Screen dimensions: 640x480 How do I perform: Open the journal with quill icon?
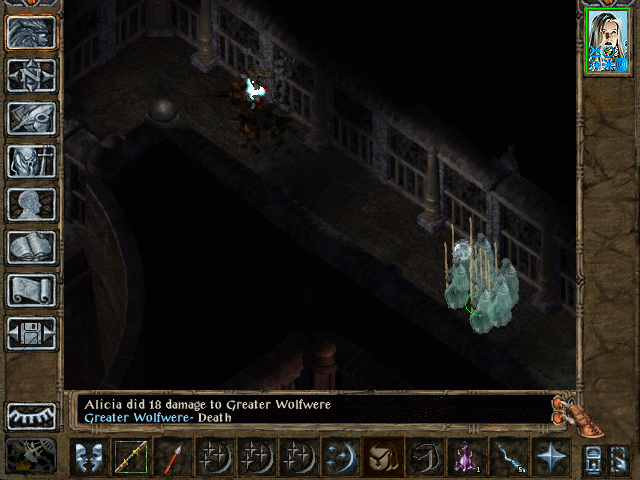click(x=31, y=118)
